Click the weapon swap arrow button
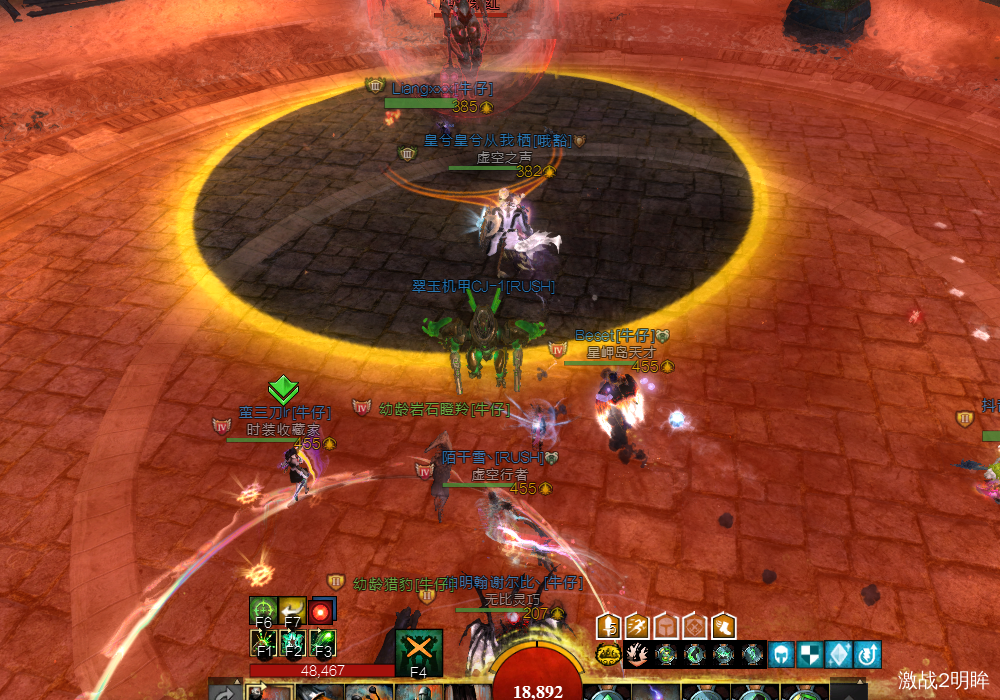This screenshot has height=700, width=1000. click(x=225, y=692)
